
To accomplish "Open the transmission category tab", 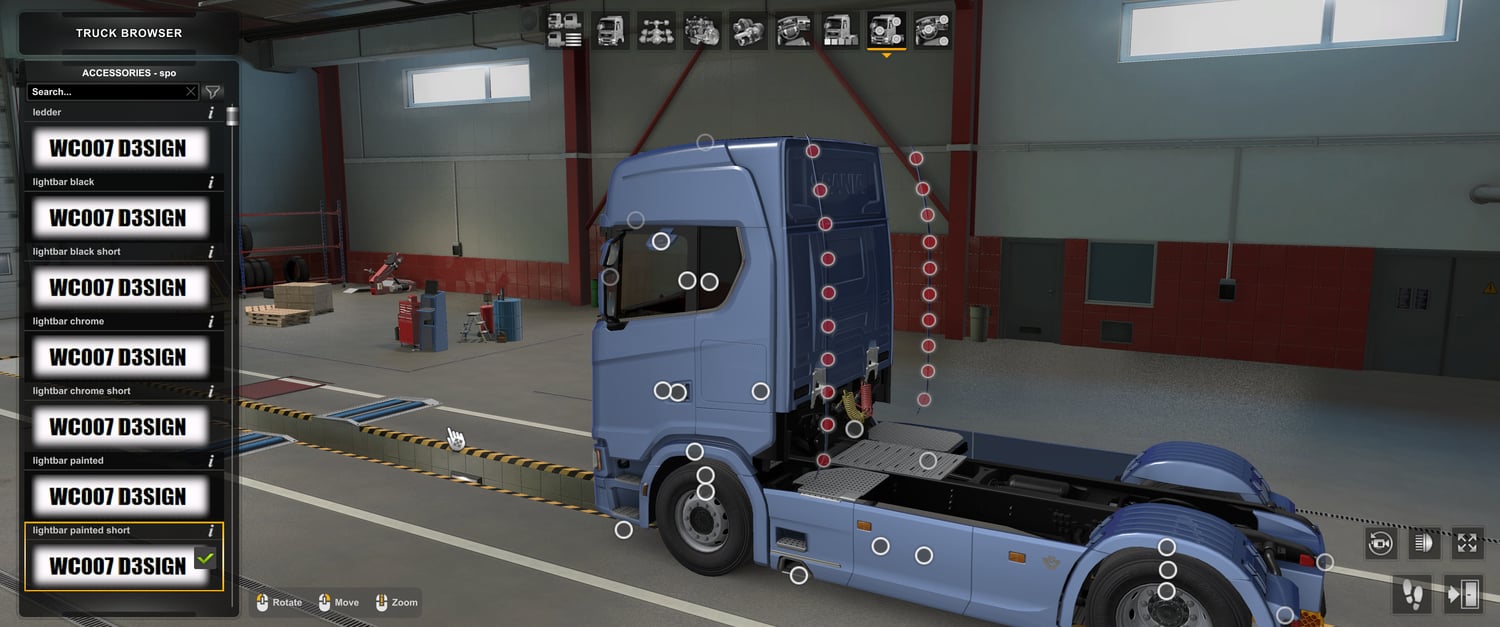I will 748,30.
